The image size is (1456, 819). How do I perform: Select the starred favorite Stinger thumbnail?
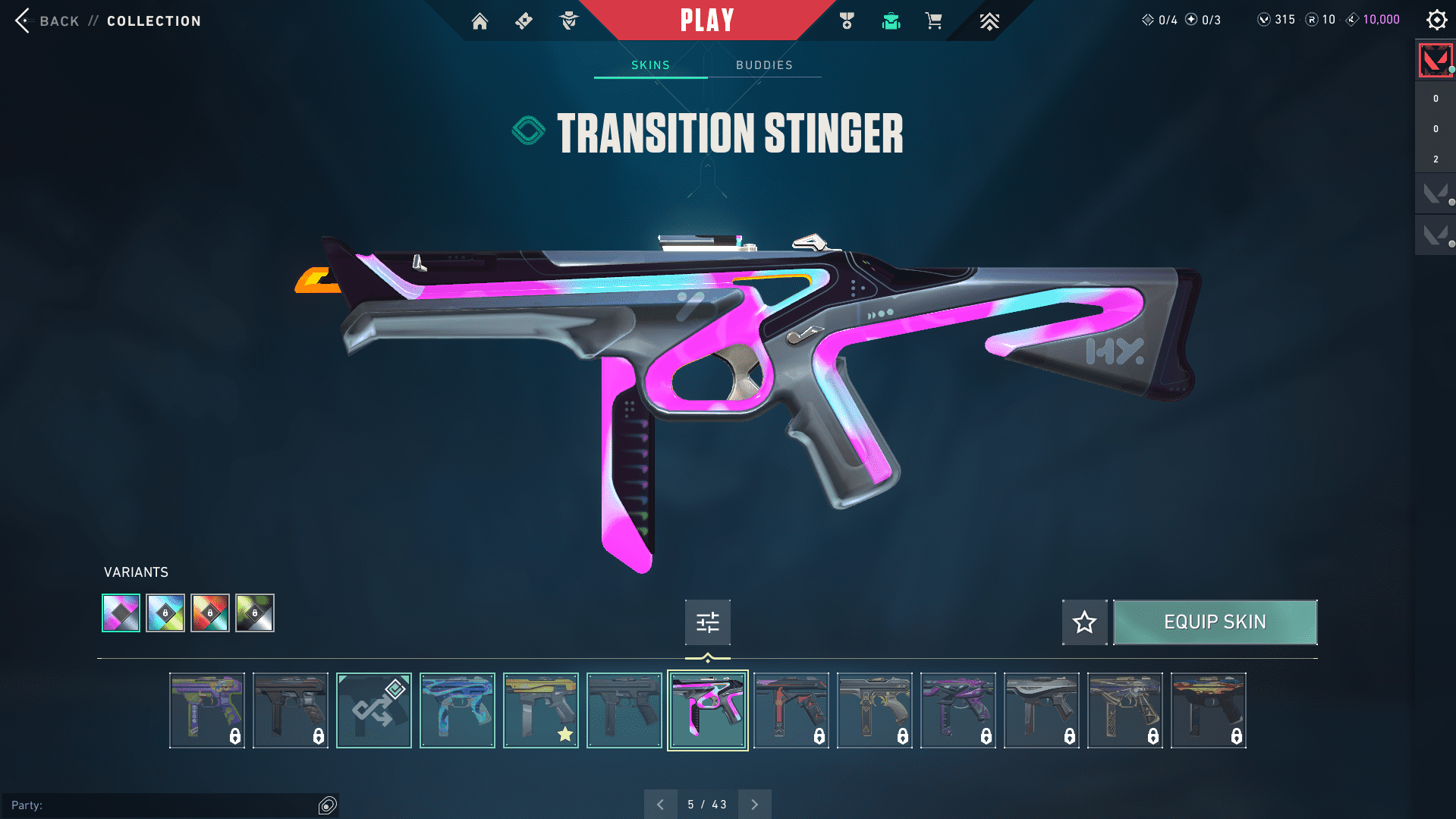[541, 710]
